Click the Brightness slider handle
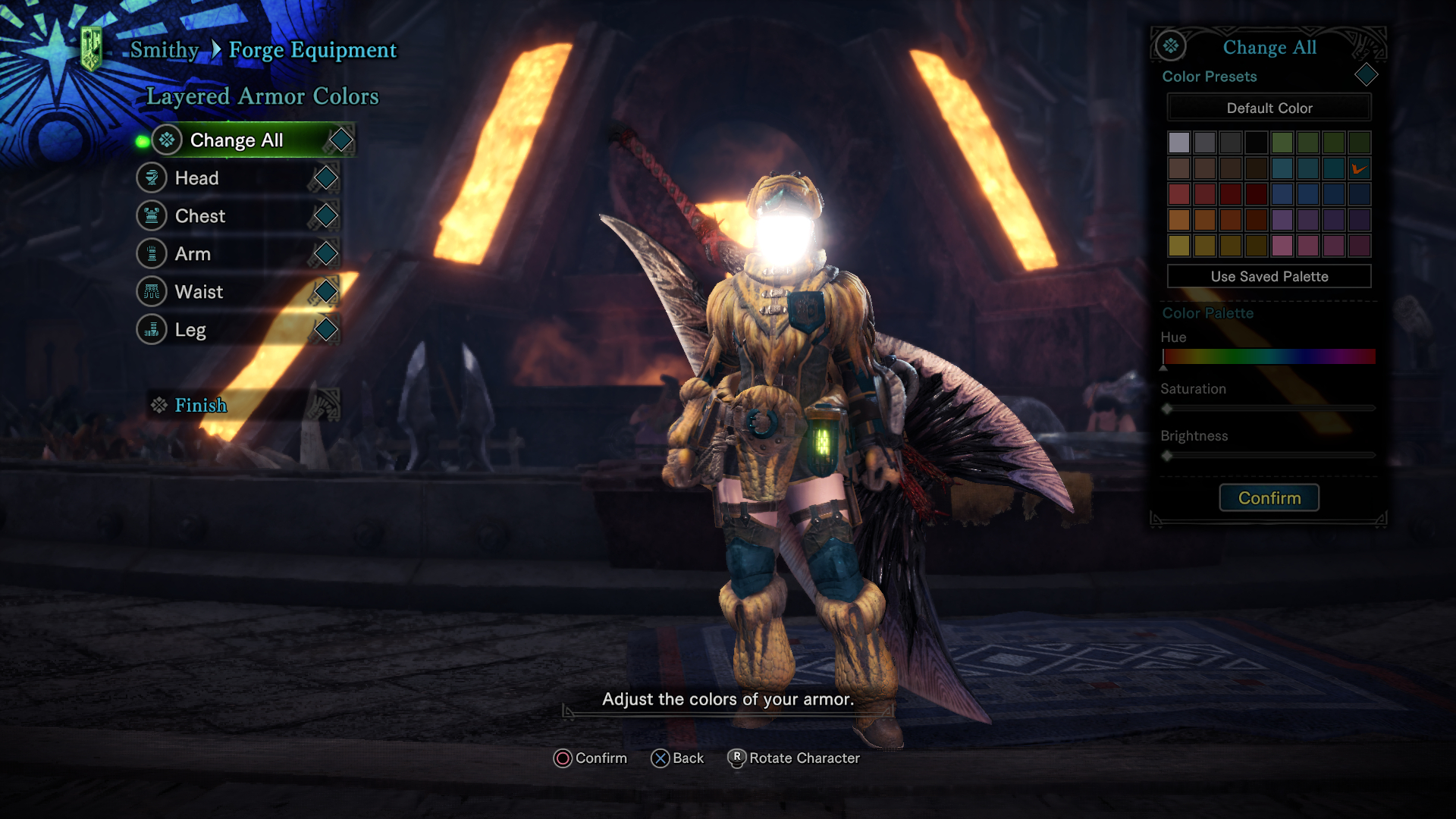The width and height of the screenshot is (1456, 819). (x=1167, y=456)
